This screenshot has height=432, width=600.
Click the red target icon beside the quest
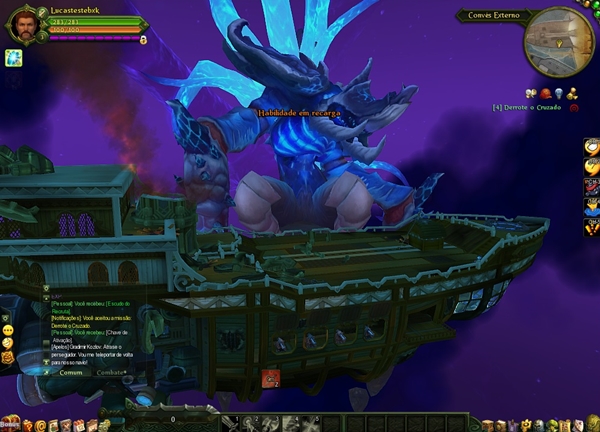click(x=574, y=107)
